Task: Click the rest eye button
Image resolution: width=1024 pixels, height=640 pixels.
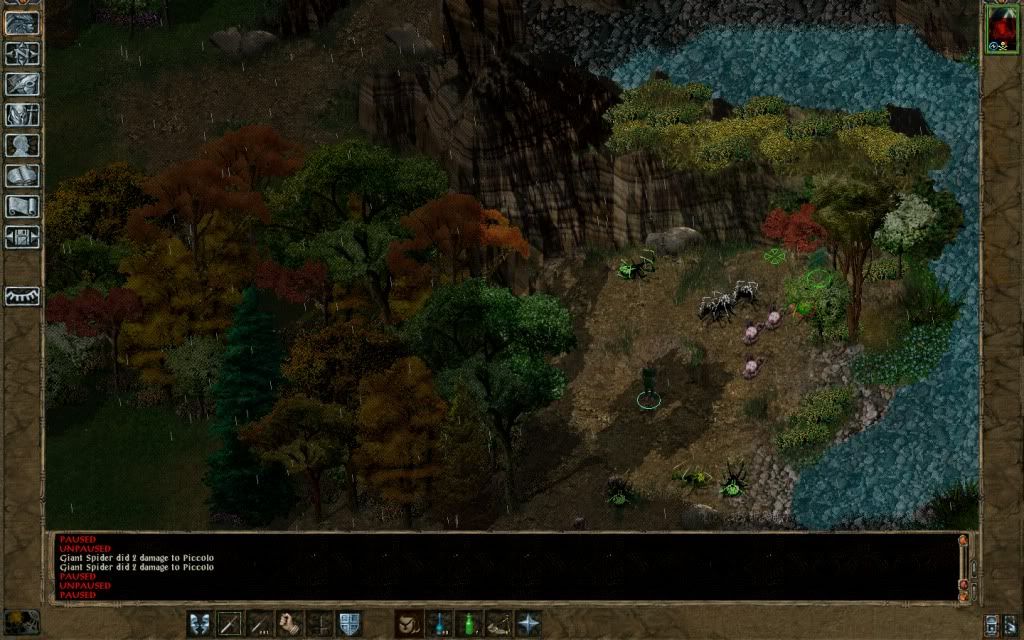Action: click(x=22, y=296)
